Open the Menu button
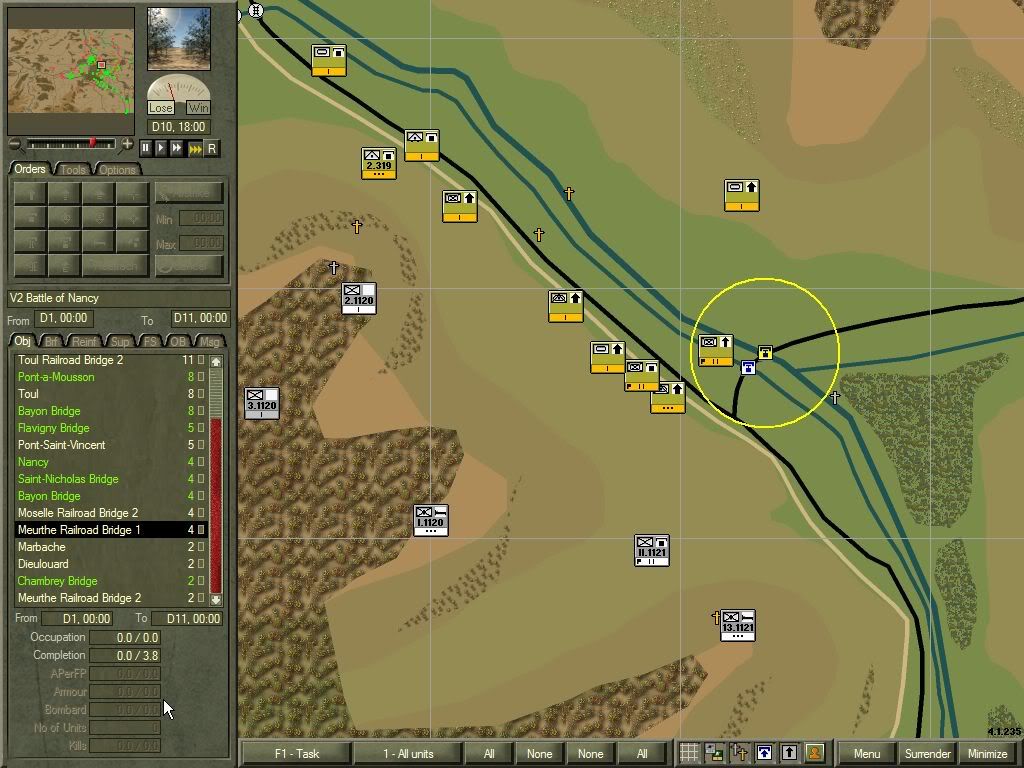 [x=866, y=754]
